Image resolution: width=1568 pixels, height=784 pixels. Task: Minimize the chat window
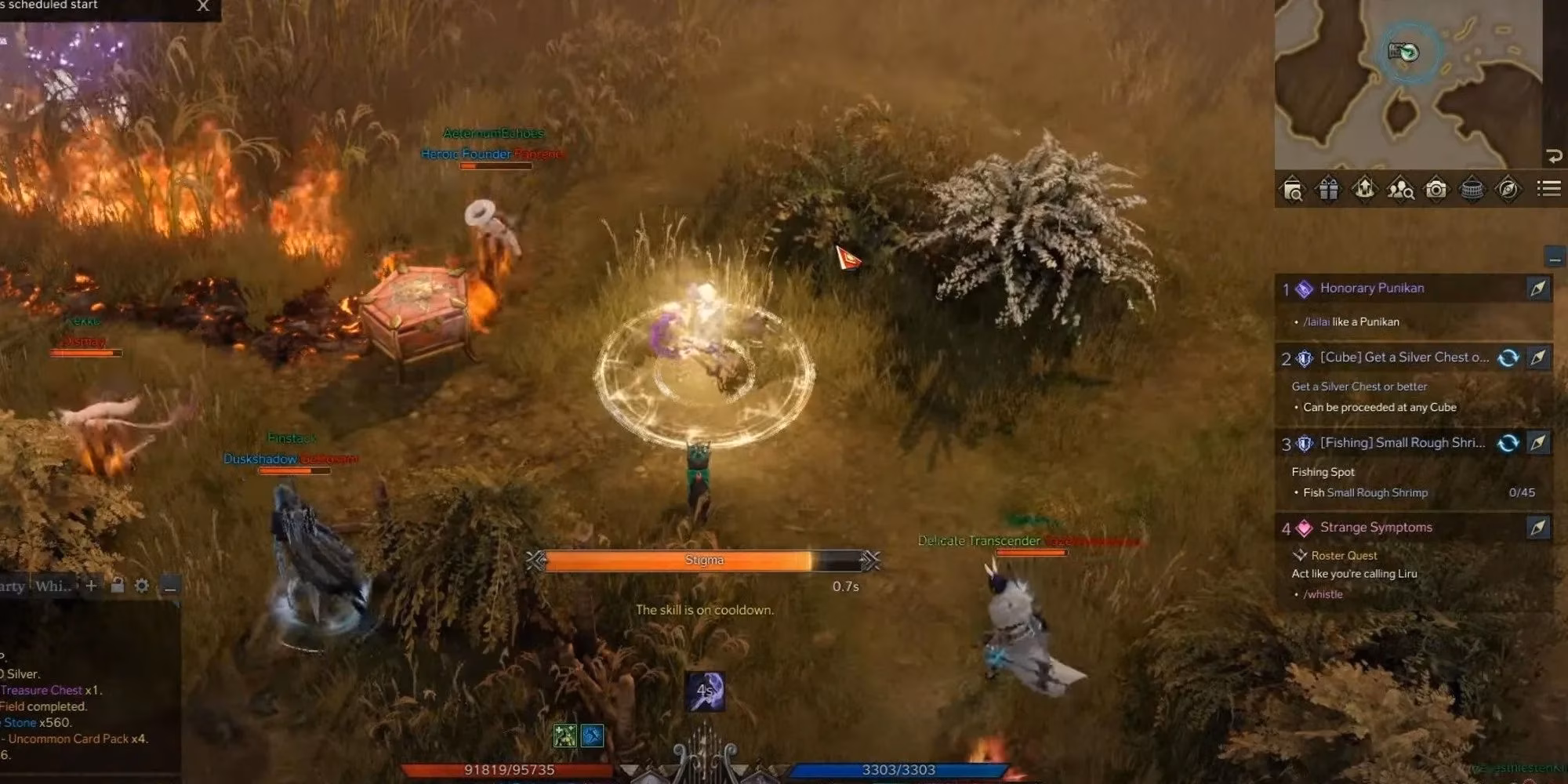169,586
